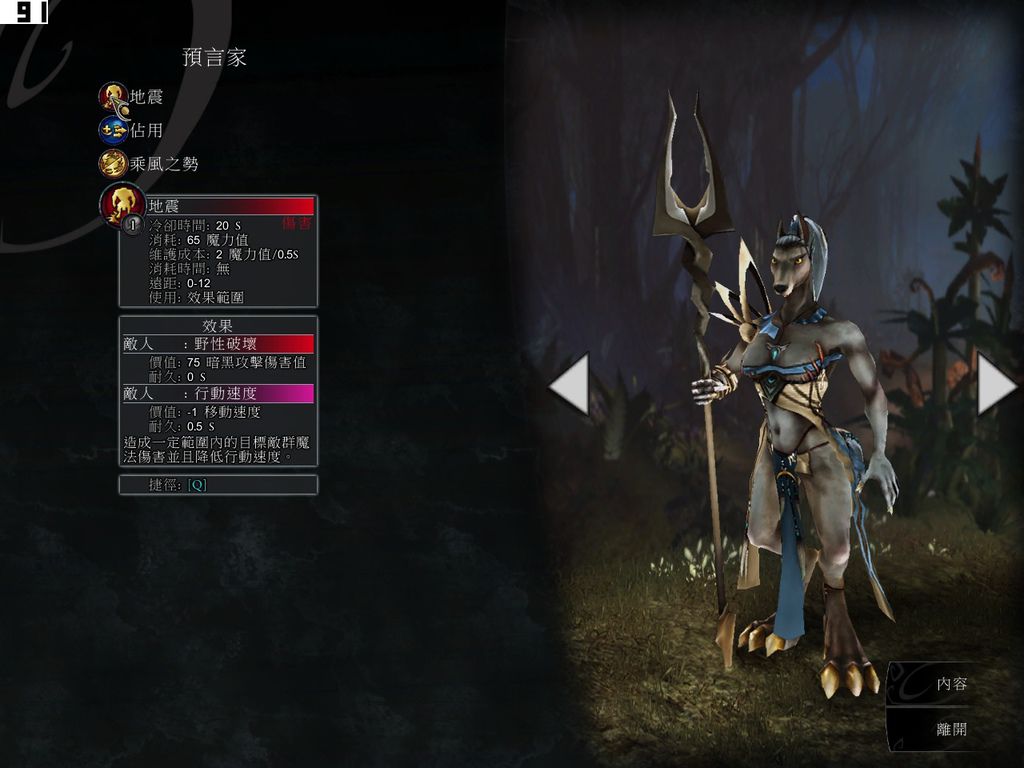Show the next hero with right arrow

point(995,383)
